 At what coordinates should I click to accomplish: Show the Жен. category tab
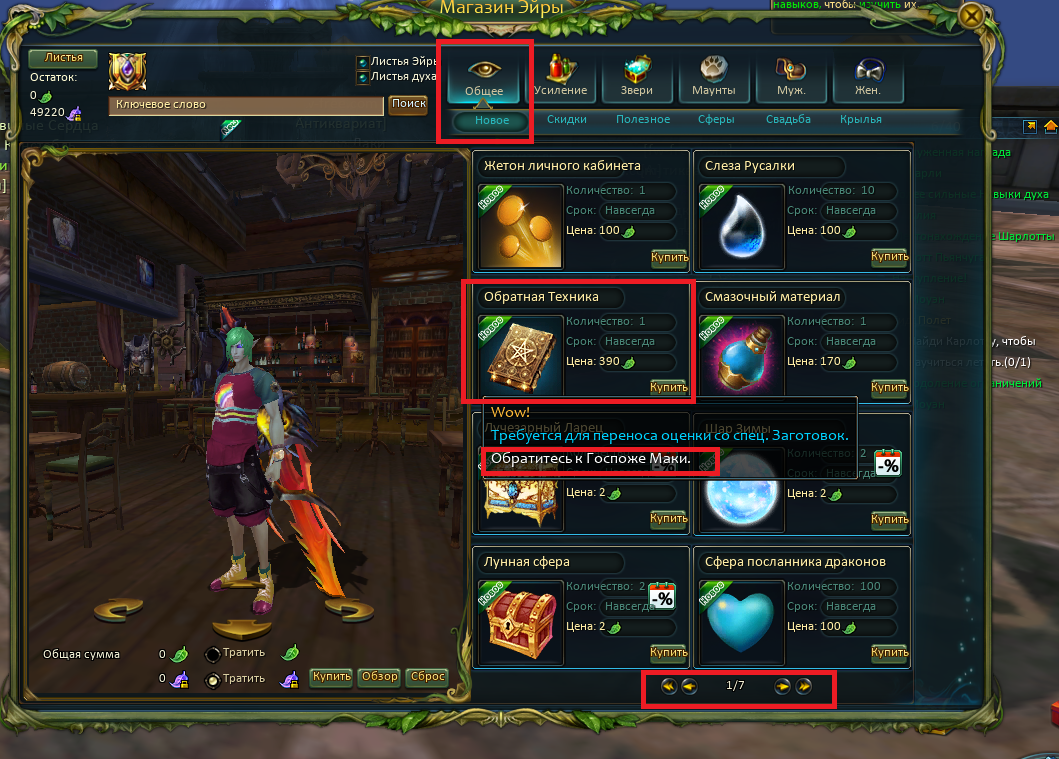(866, 76)
